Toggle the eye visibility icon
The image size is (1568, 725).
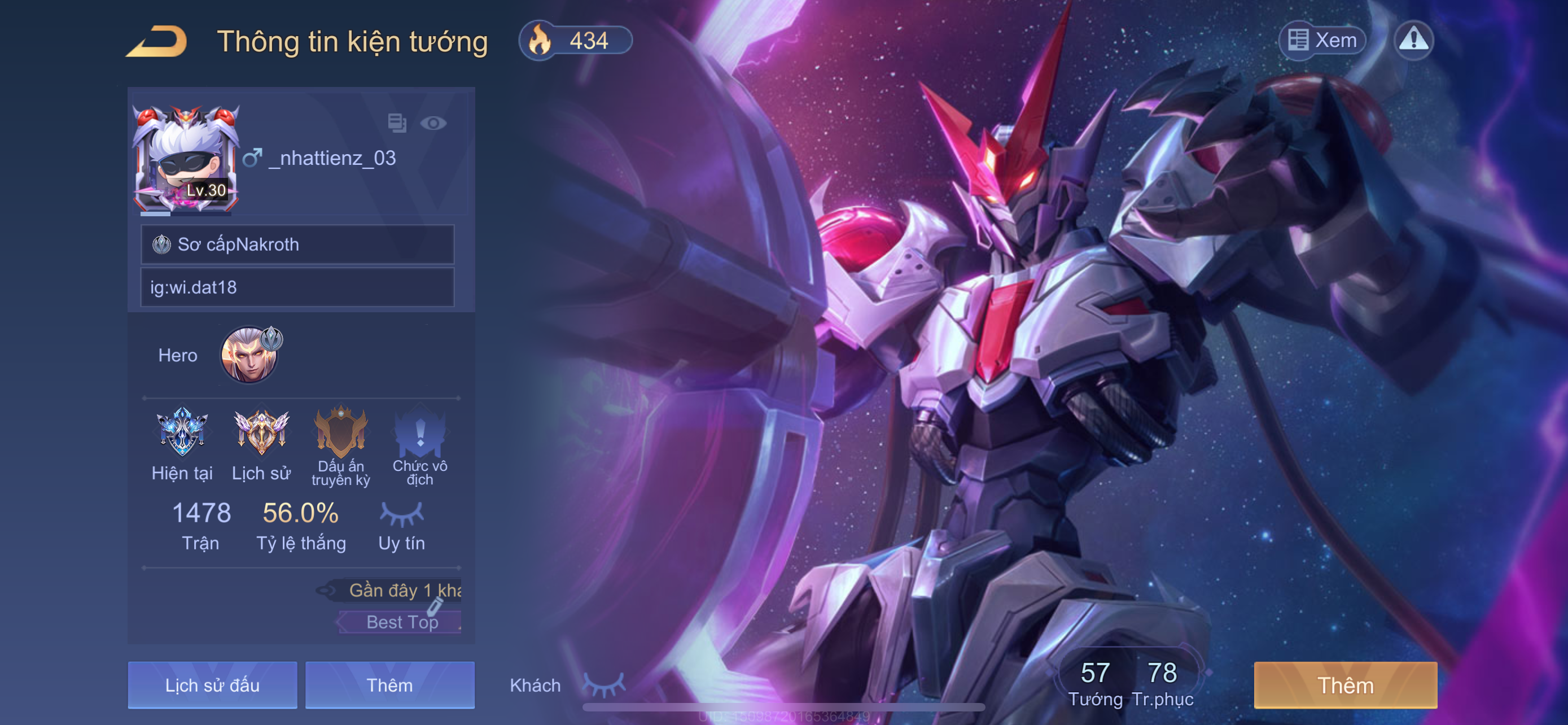[433, 123]
